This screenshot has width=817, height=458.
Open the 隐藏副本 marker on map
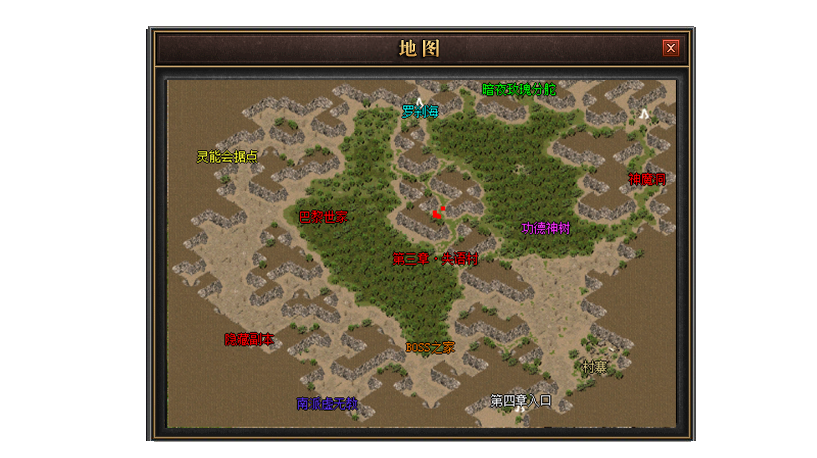[x=248, y=339]
